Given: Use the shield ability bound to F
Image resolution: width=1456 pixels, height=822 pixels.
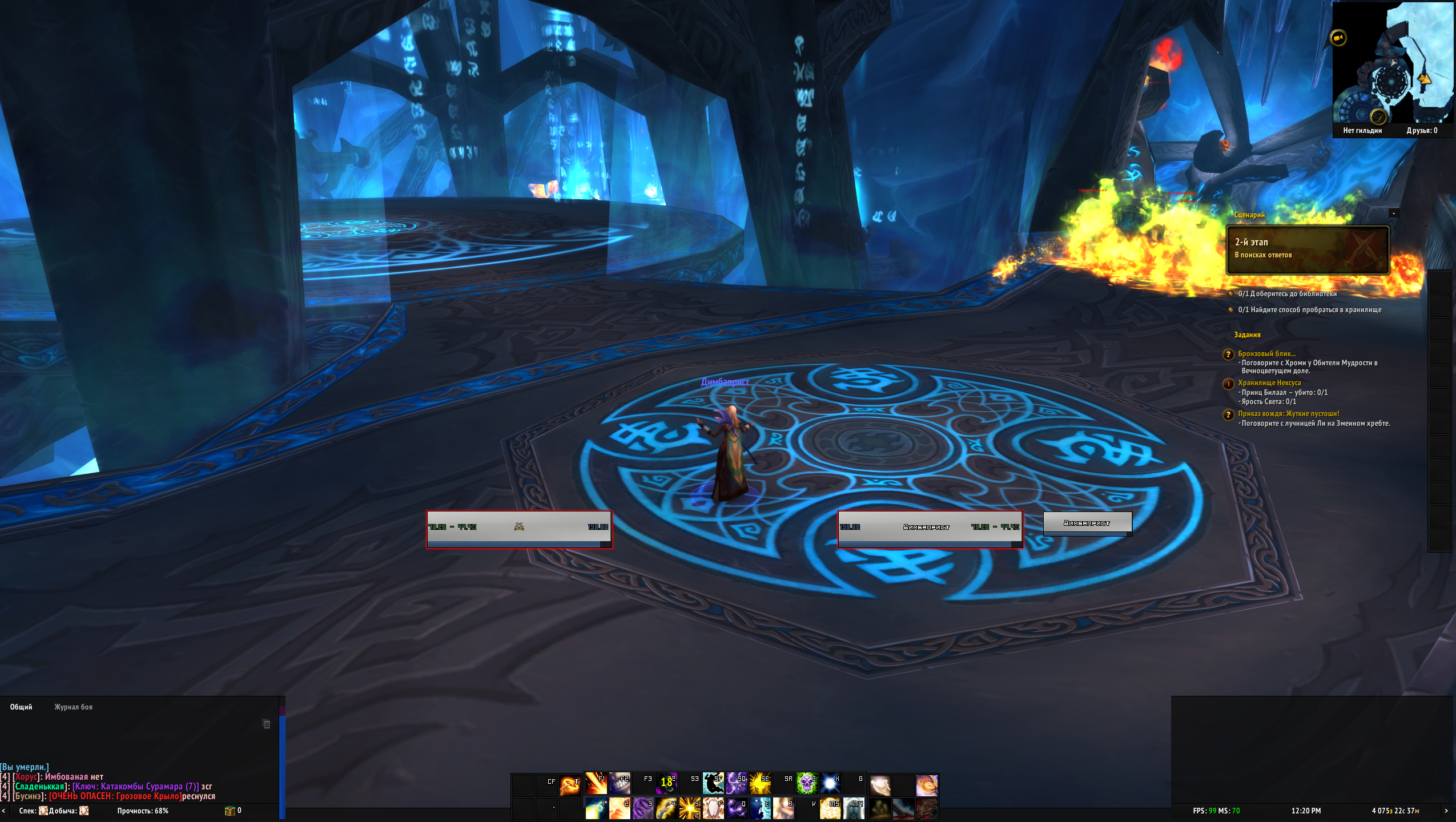Looking at the screenshot, I should pyautogui.click(x=713, y=808).
